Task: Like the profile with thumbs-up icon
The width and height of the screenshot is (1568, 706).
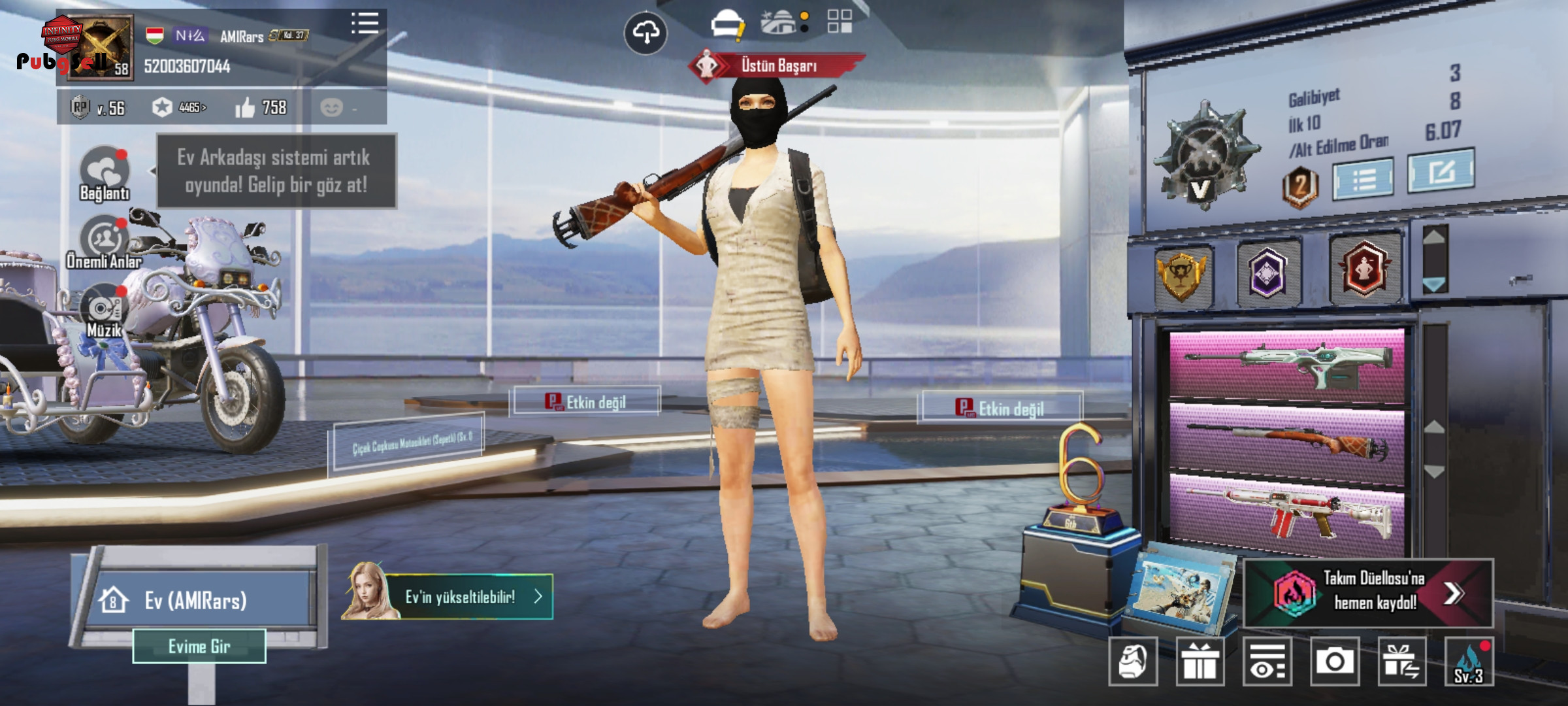Action: 246,108
